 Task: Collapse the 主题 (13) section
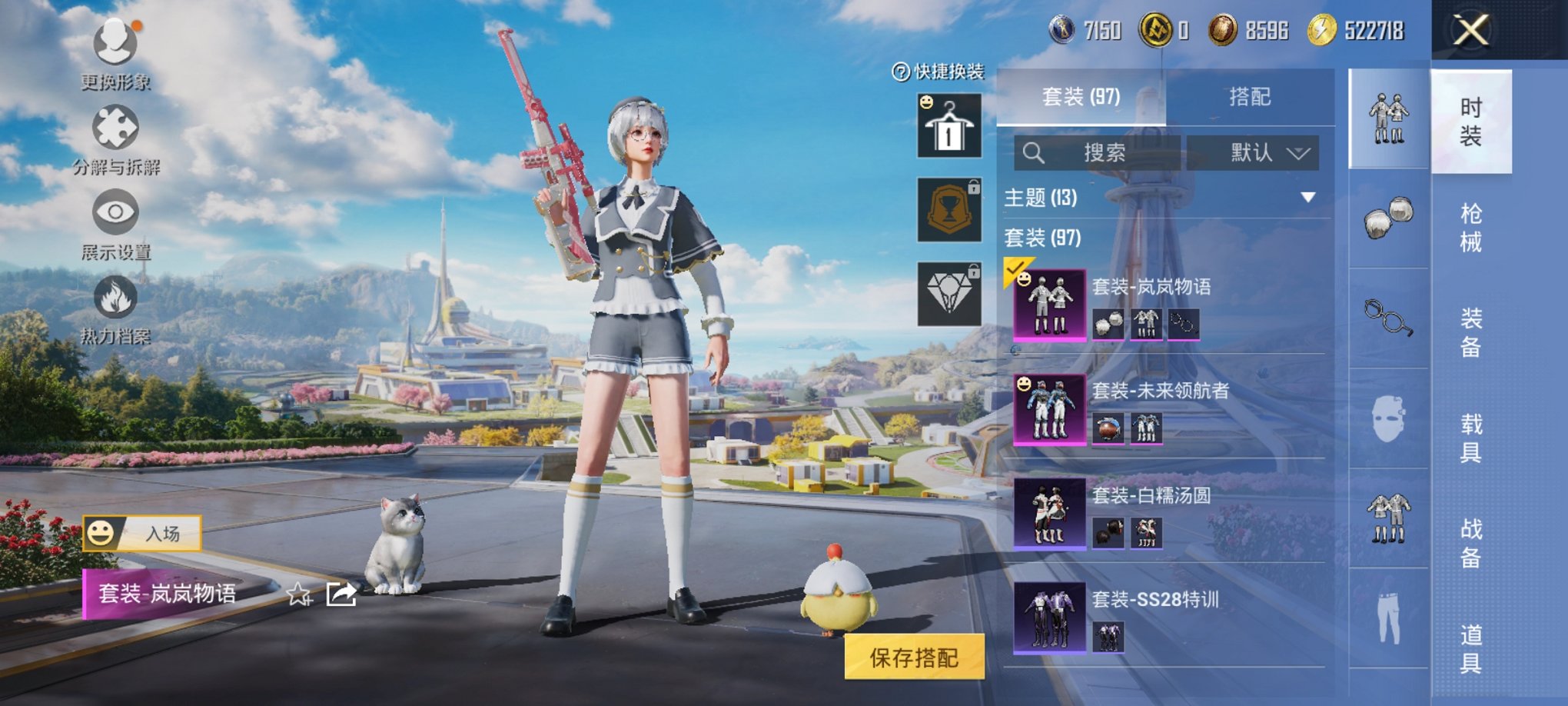coord(1305,196)
